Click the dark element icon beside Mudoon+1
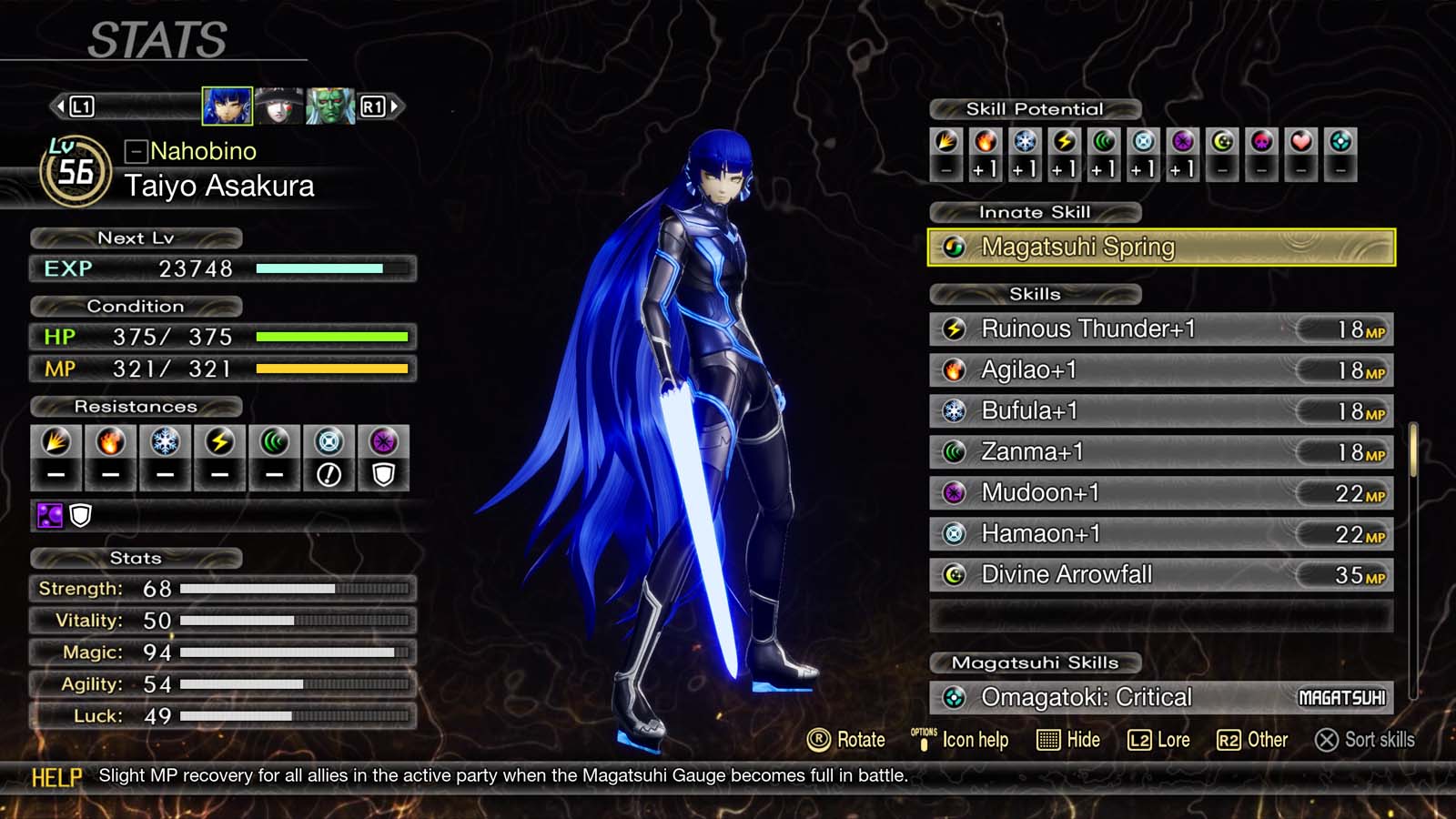Viewport: 1456px width, 819px height. pyautogui.click(x=954, y=492)
